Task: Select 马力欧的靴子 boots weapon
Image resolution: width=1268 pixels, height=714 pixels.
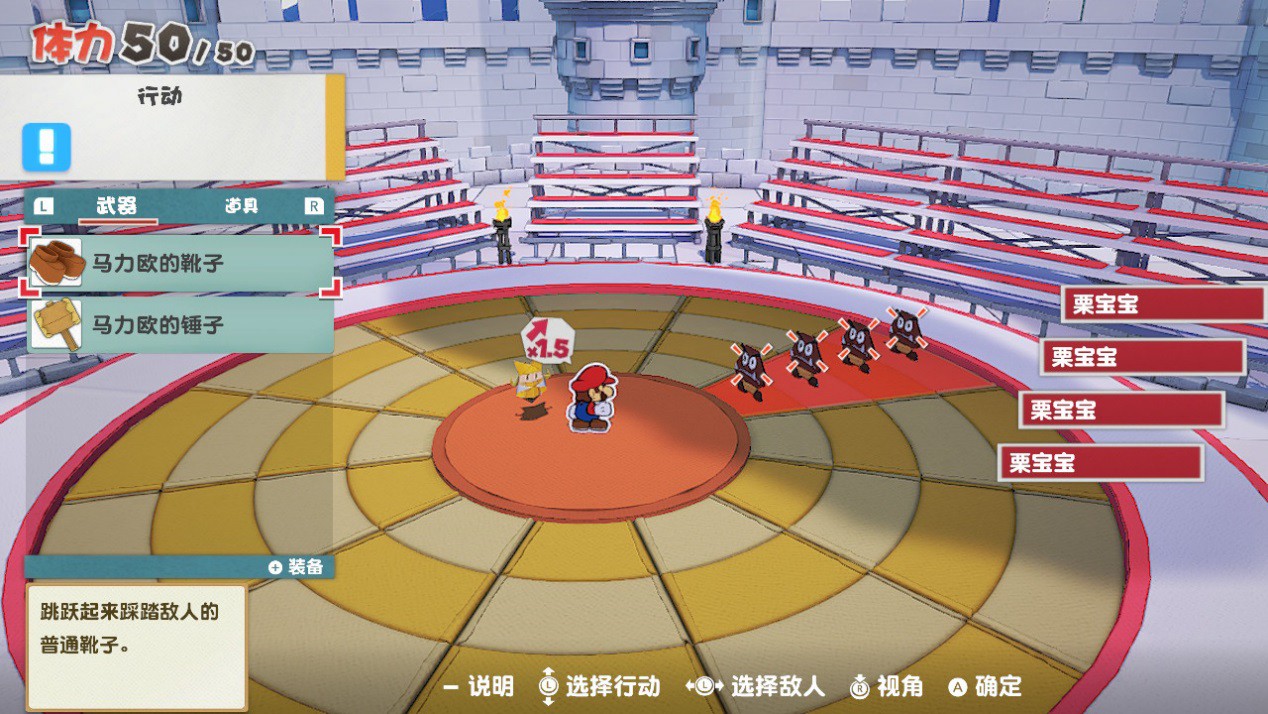Action: 180,264
